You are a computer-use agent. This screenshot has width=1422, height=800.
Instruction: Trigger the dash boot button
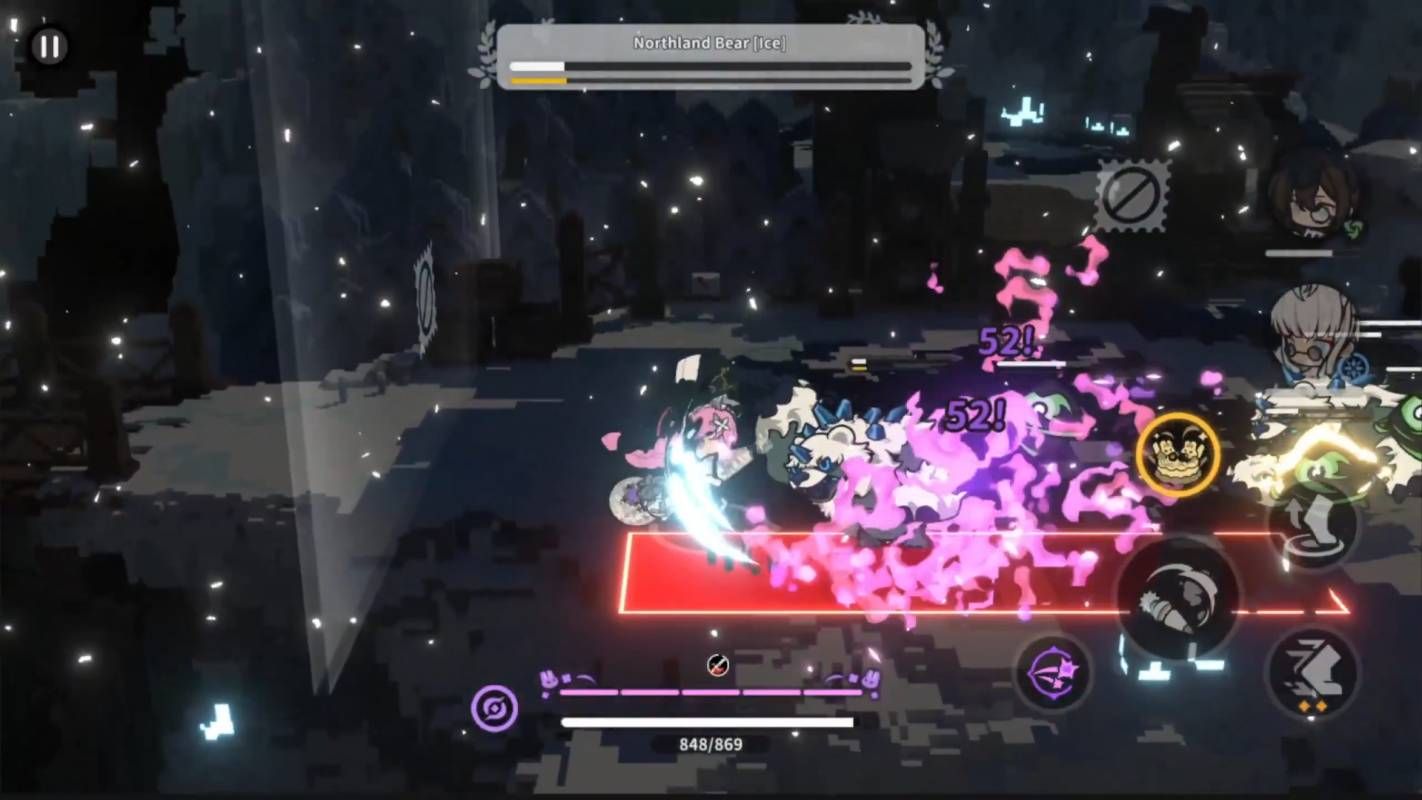pos(1312,671)
